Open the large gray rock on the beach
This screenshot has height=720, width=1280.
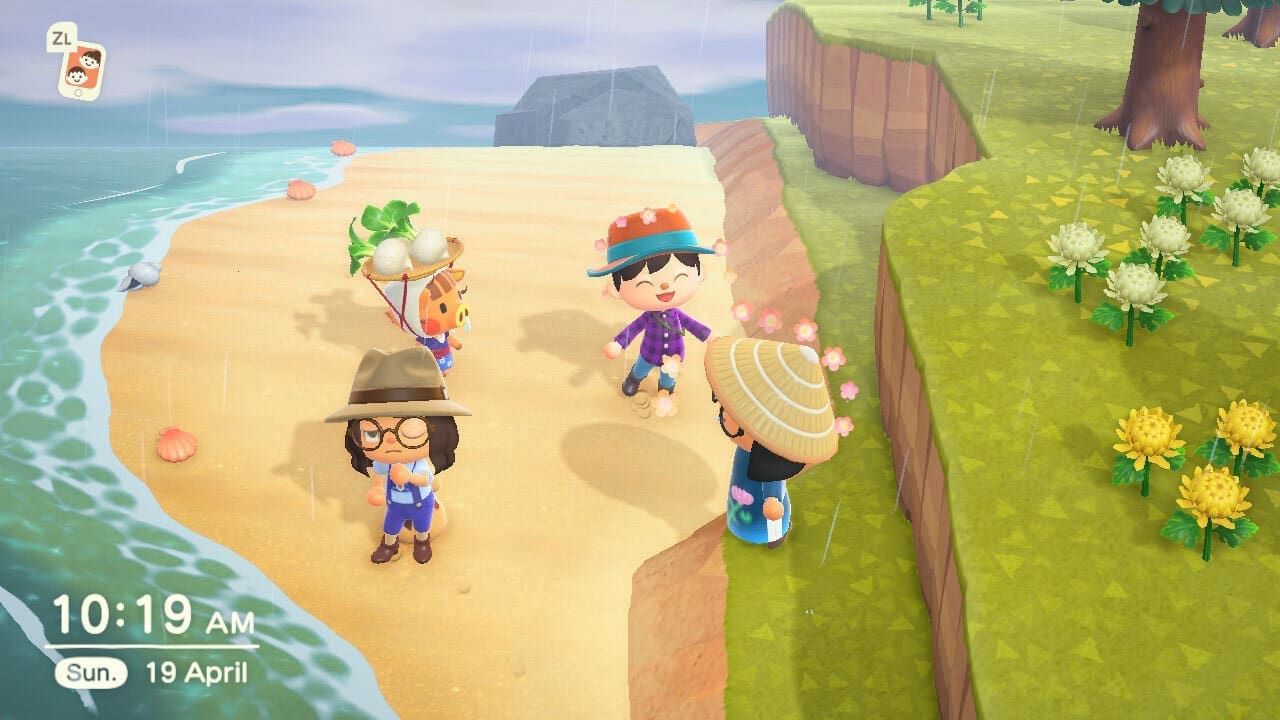tap(590, 105)
